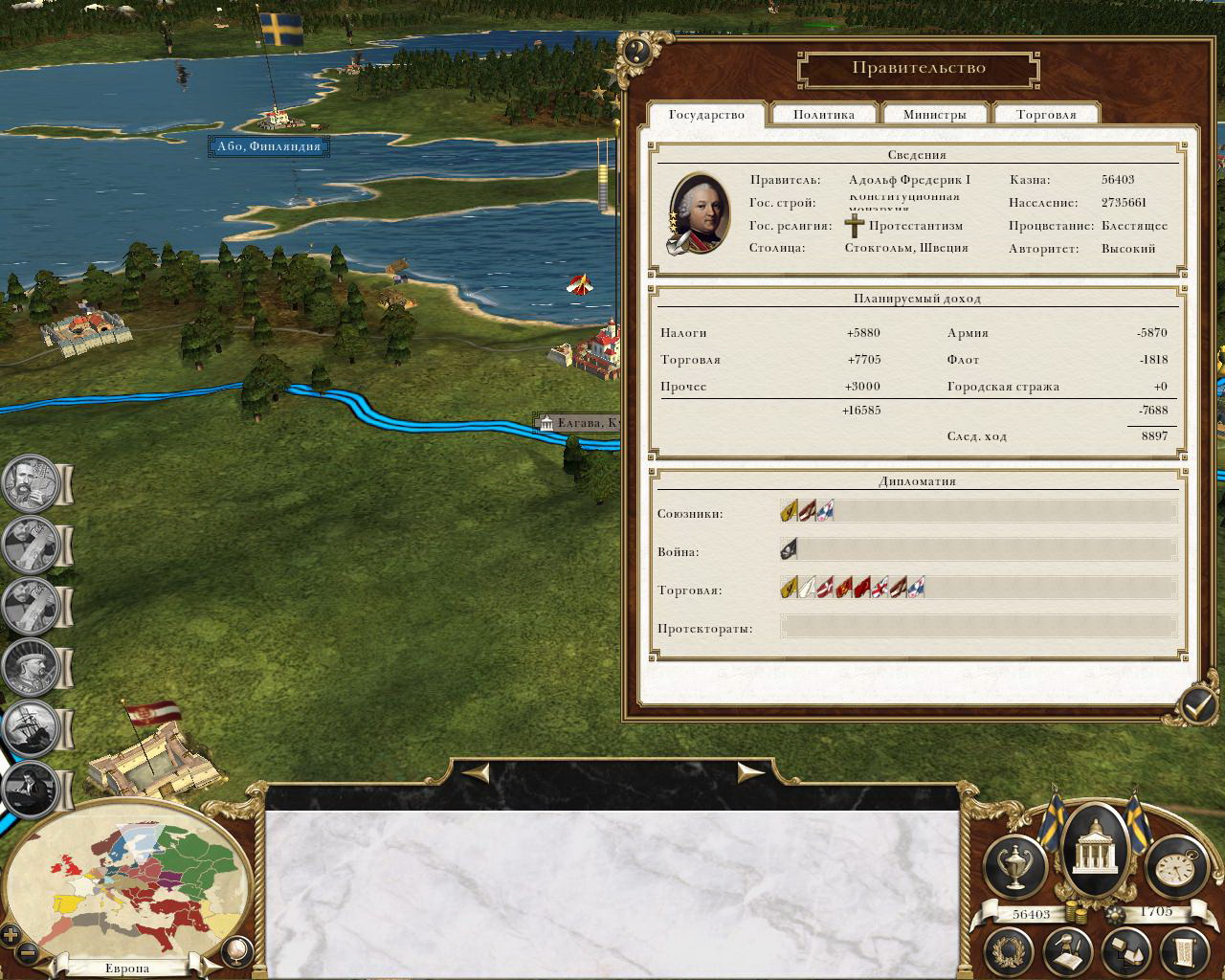Switch theatre with the globe button
Image resolution: width=1225 pixels, height=980 pixels.
click(235, 951)
